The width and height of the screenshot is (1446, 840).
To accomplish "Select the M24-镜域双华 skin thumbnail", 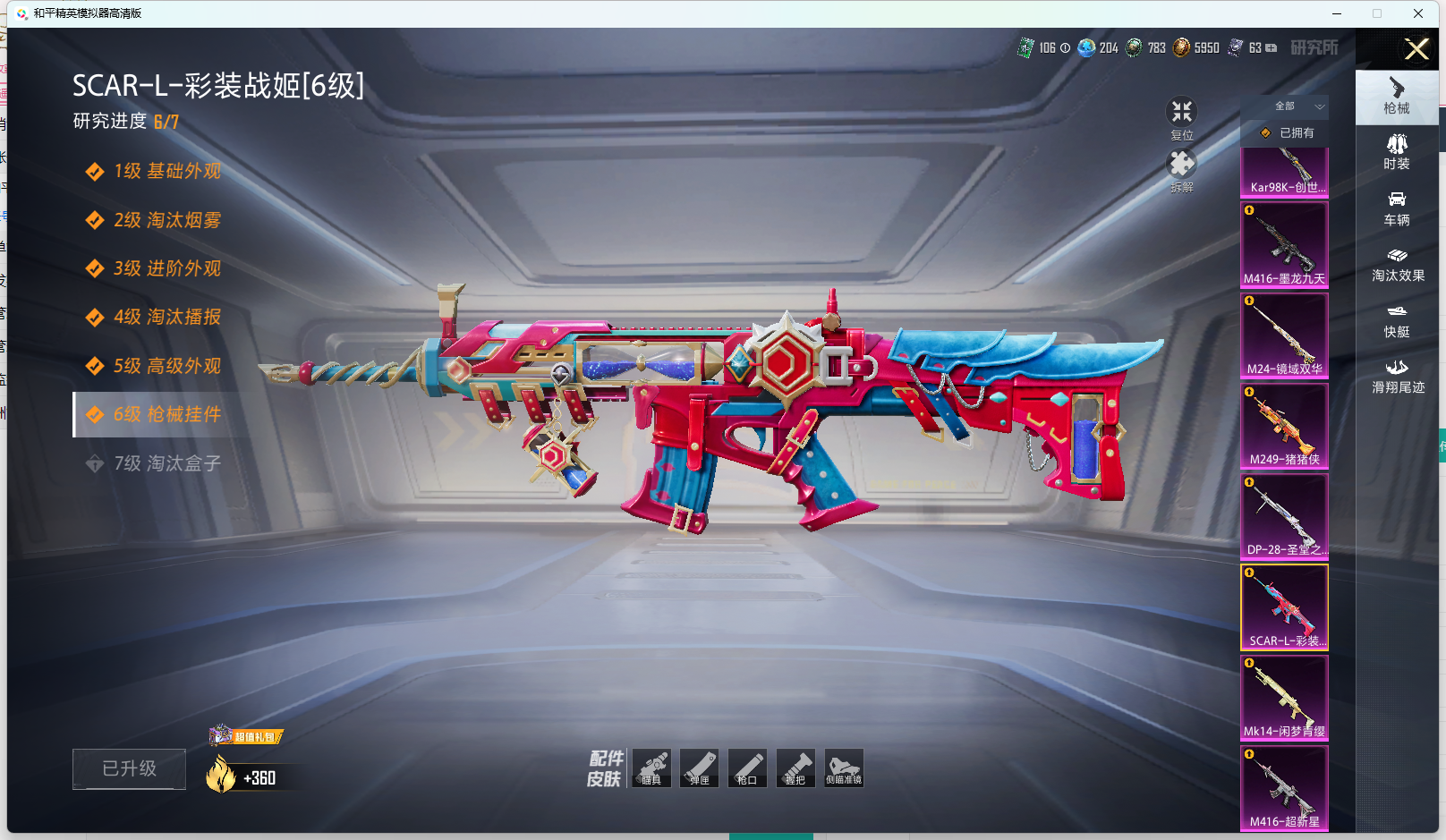I will [1284, 335].
